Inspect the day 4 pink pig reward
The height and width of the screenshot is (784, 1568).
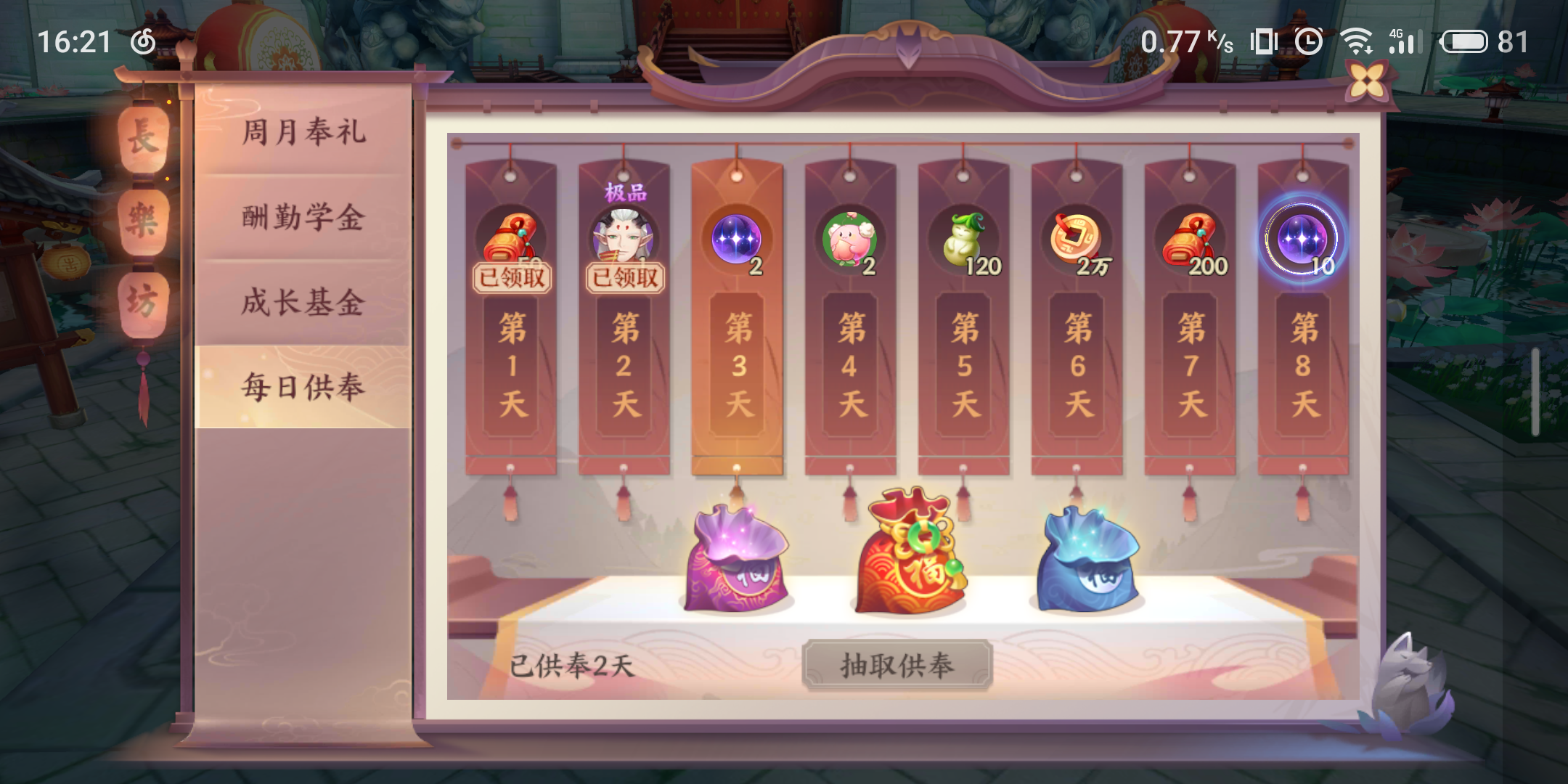coord(849,240)
